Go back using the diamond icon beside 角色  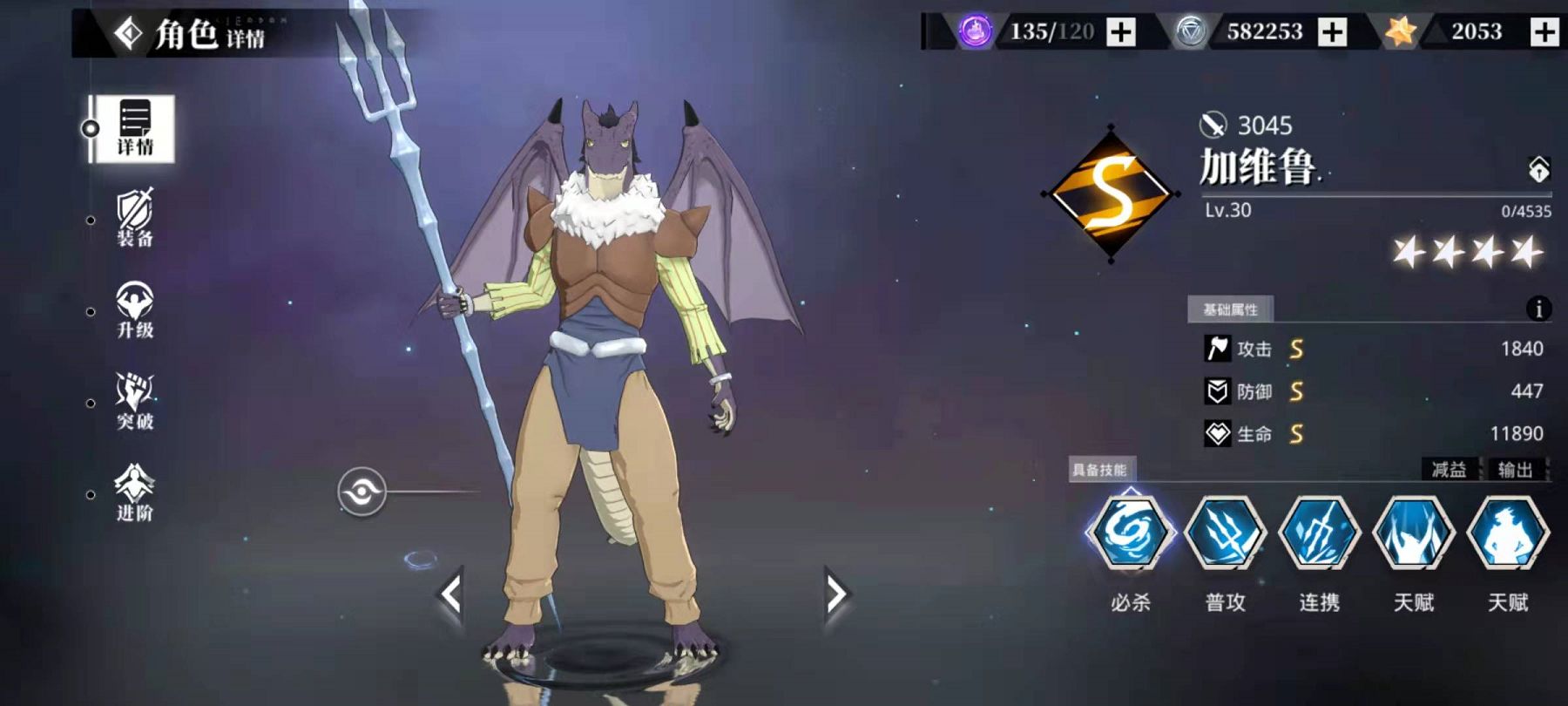click(129, 34)
